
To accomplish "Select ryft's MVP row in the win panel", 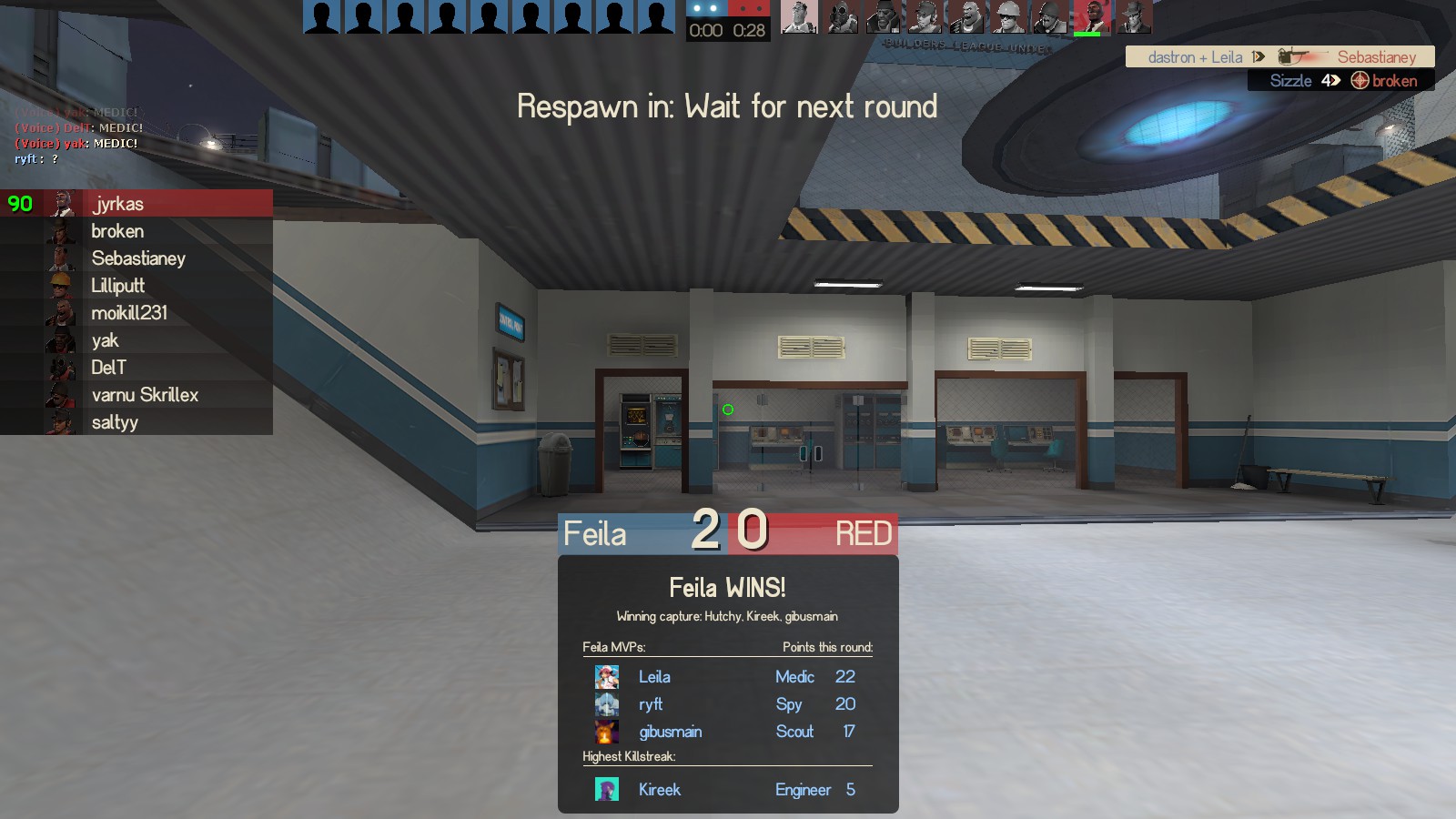I will [726, 704].
